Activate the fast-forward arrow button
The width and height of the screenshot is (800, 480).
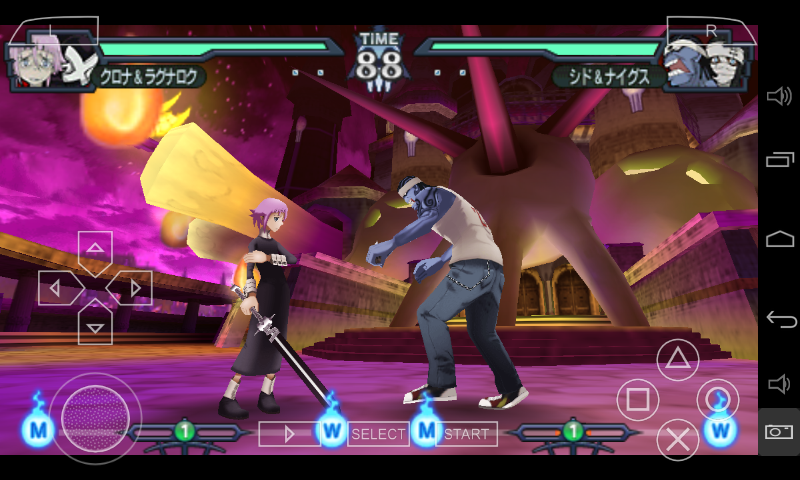(x=290, y=434)
